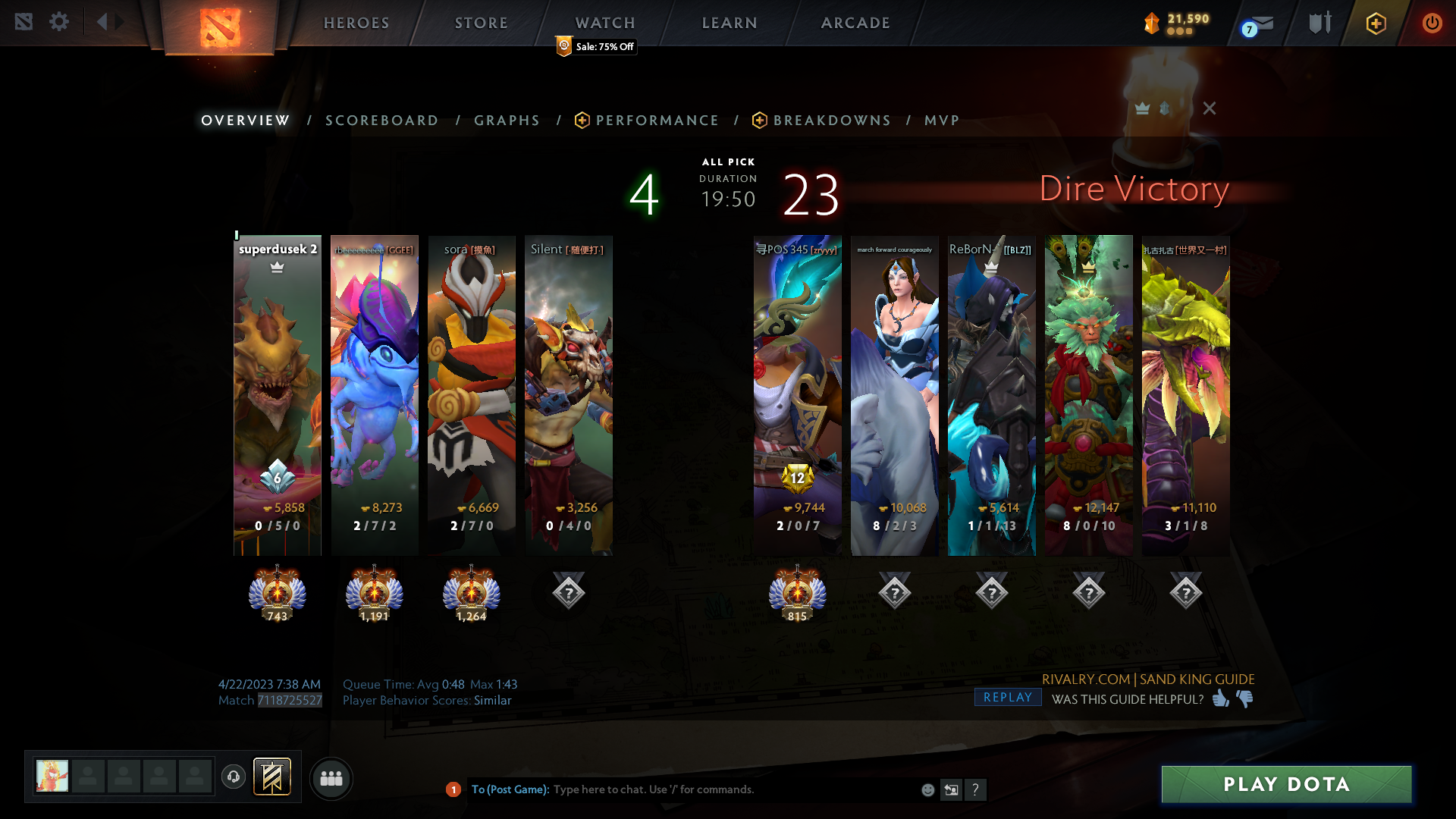The height and width of the screenshot is (819, 1456).
Task: Open Dota 2 settings with the gear icon
Action: [x=59, y=22]
